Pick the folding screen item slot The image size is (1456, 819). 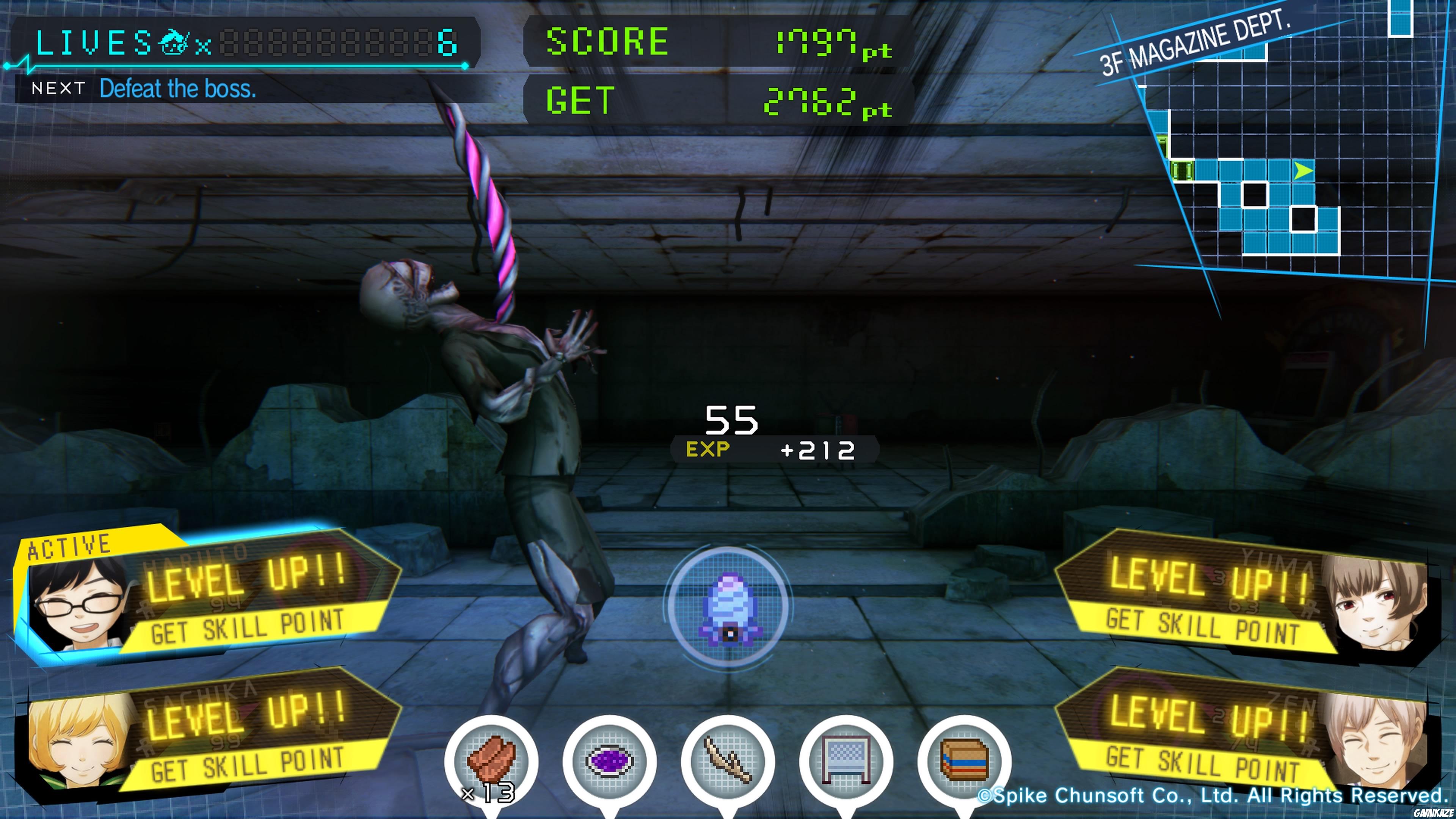846,760
